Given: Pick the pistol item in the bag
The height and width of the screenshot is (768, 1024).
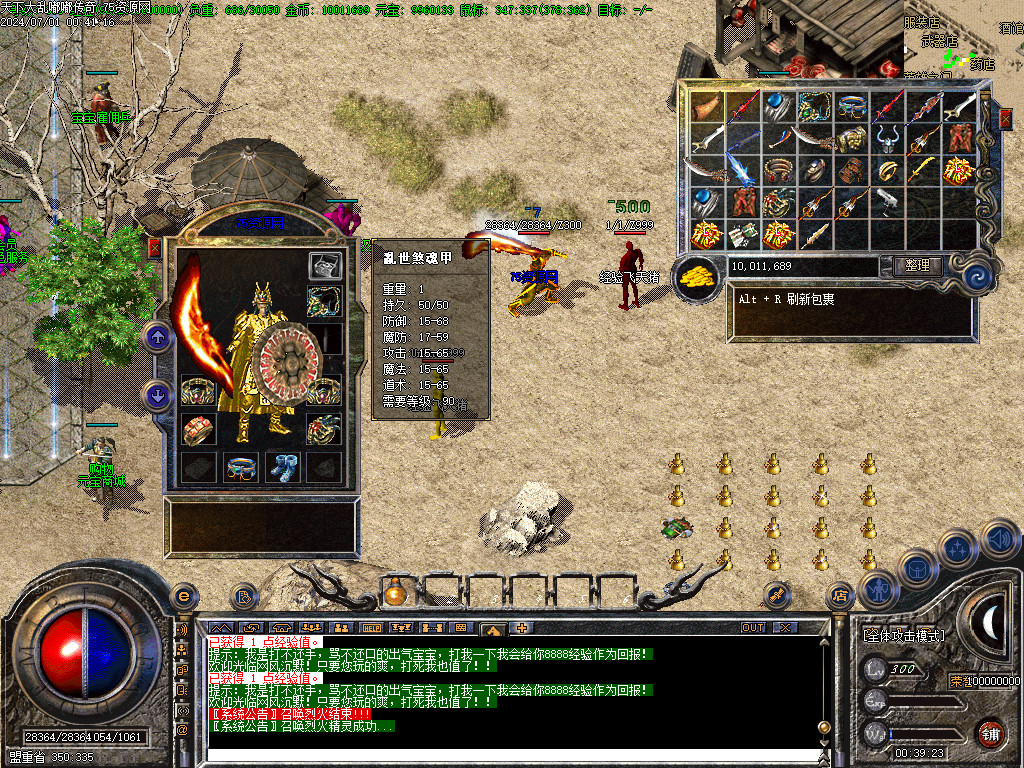Looking at the screenshot, I should pos(888,203).
